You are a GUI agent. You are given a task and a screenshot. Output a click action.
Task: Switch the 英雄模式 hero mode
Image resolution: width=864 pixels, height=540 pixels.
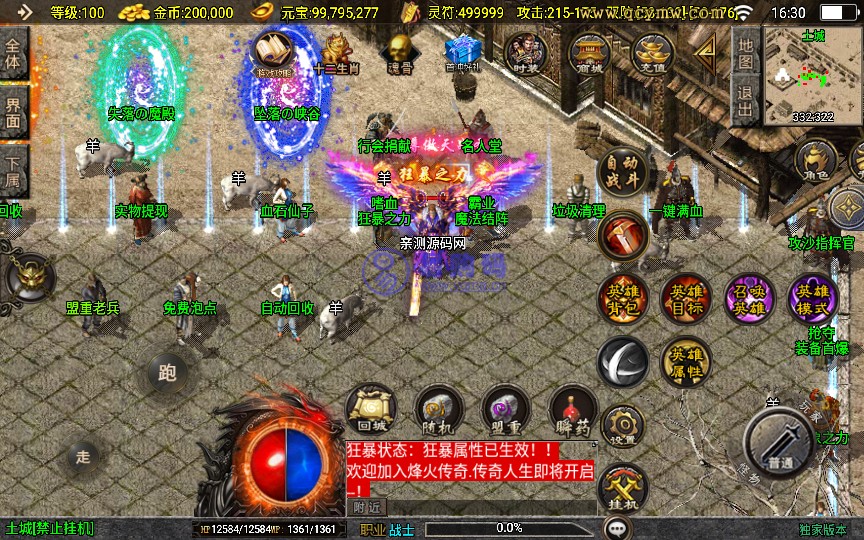812,298
